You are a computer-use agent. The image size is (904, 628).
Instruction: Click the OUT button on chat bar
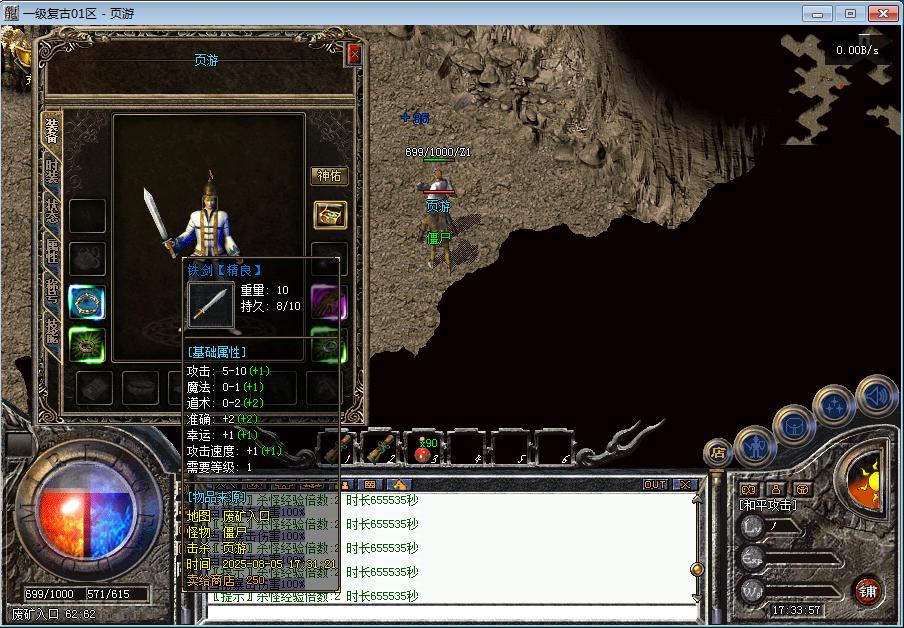point(655,485)
